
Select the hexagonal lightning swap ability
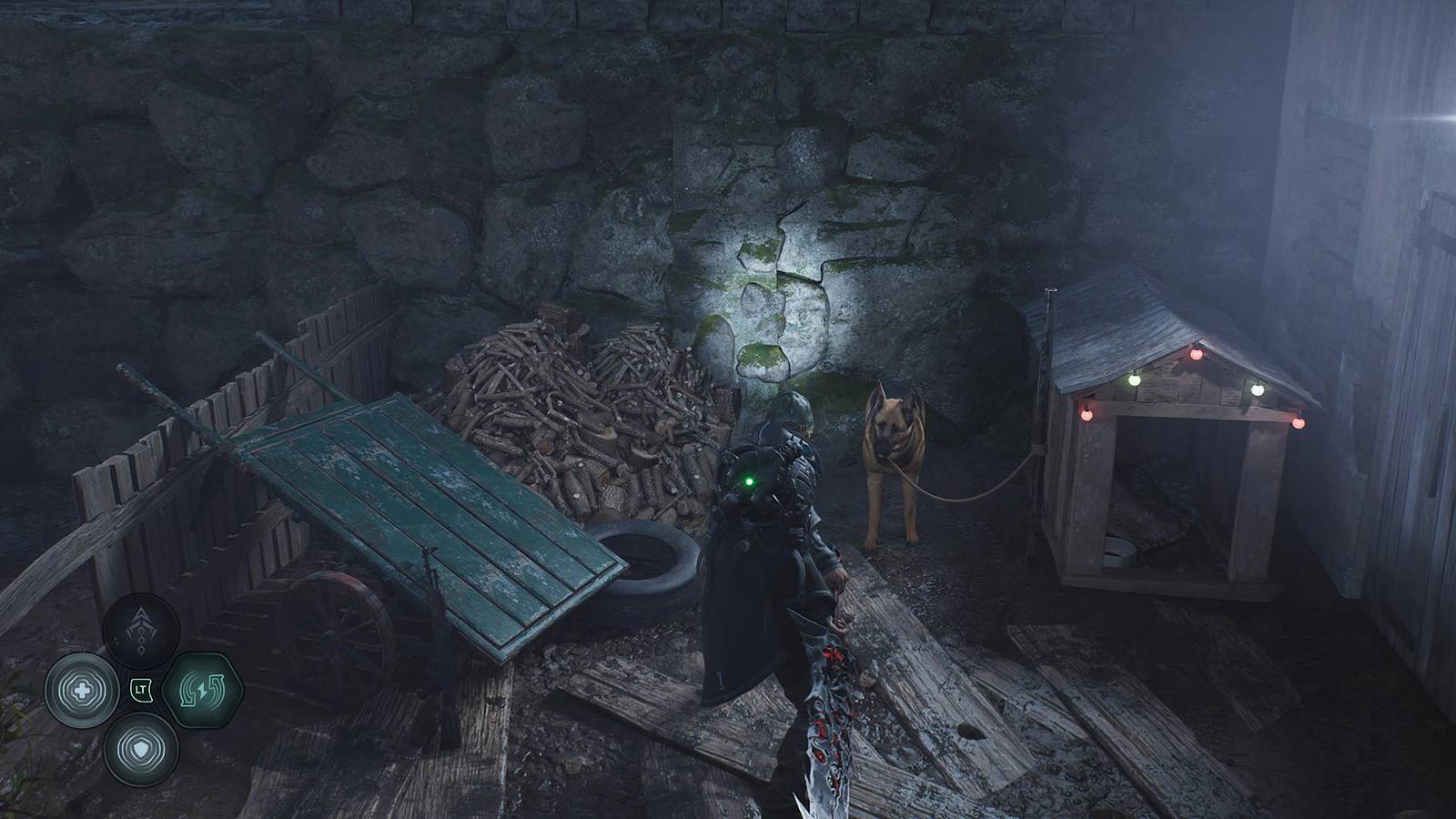pyautogui.click(x=202, y=690)
